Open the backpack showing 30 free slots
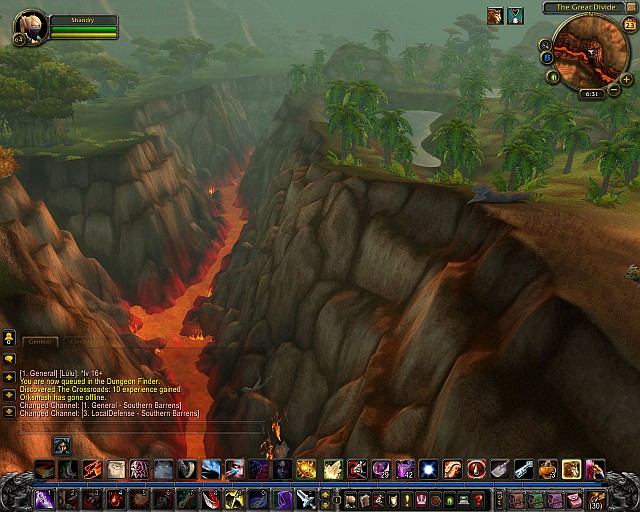 coord(596,499)
